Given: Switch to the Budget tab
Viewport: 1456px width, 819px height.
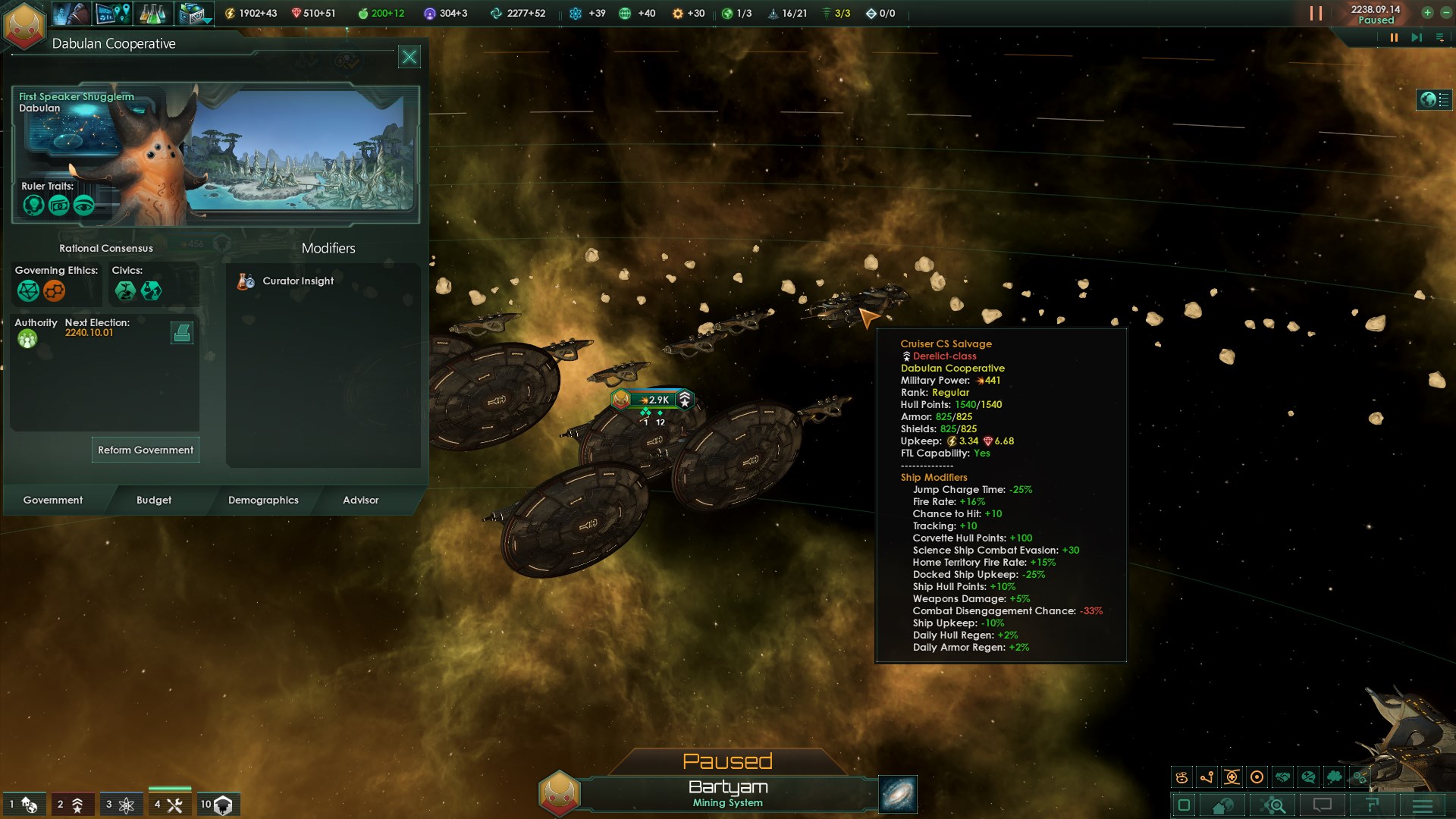Looking at the screenshot, I should pos(155,500).
